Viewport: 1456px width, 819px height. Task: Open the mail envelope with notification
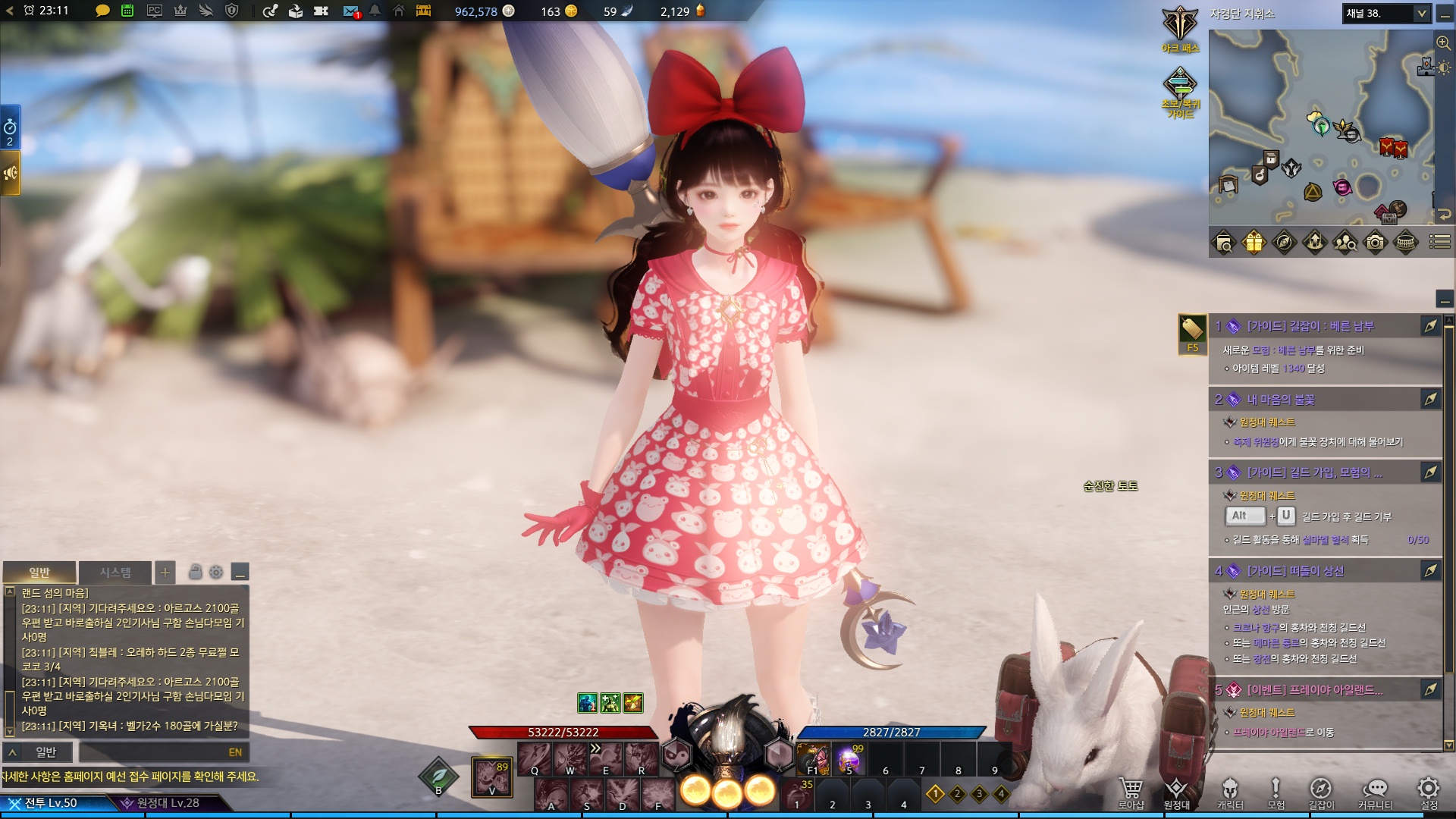coord(350,11)
